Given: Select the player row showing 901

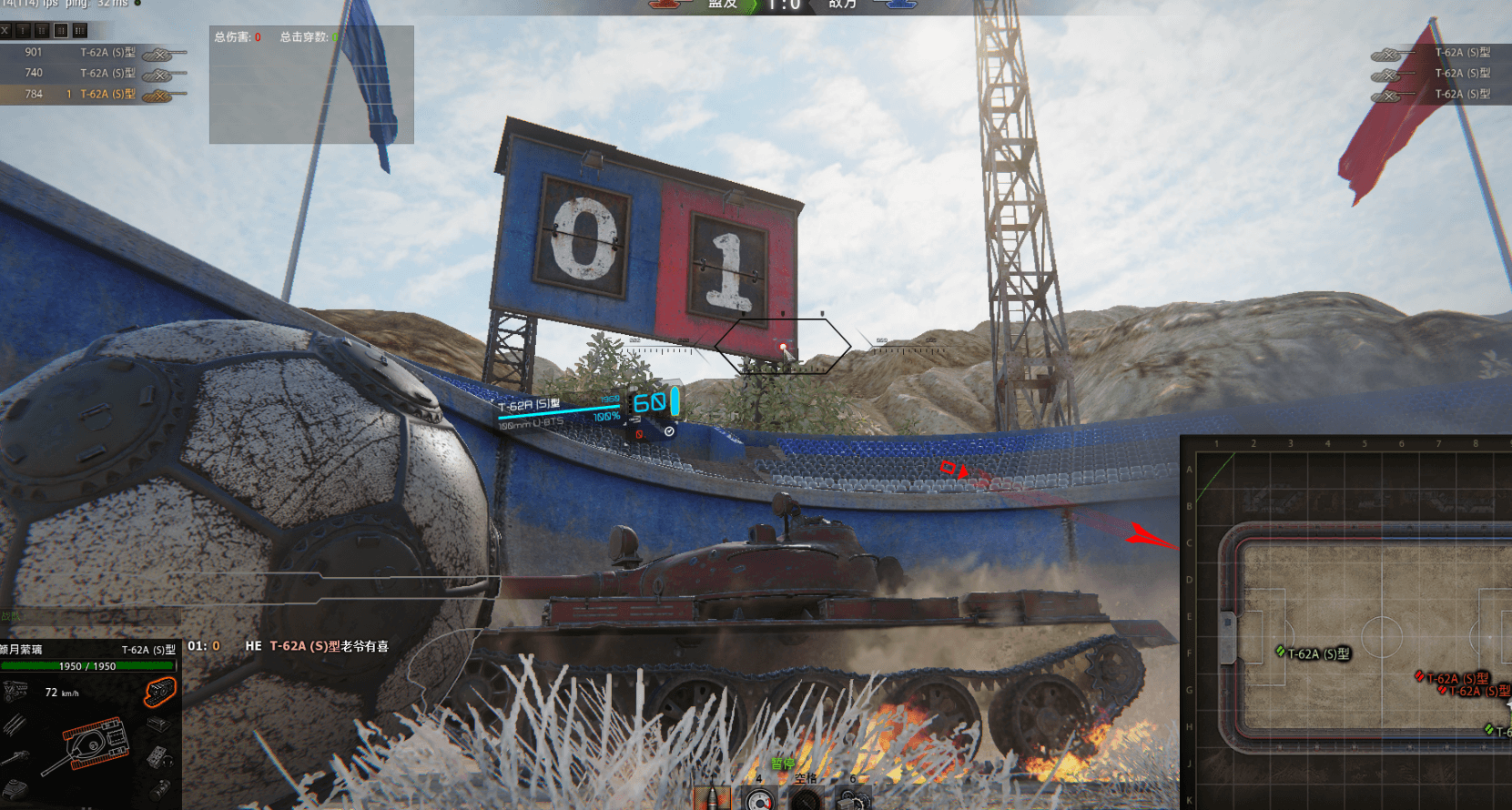Looking at the screenshot, I should [x=91, y=53].
